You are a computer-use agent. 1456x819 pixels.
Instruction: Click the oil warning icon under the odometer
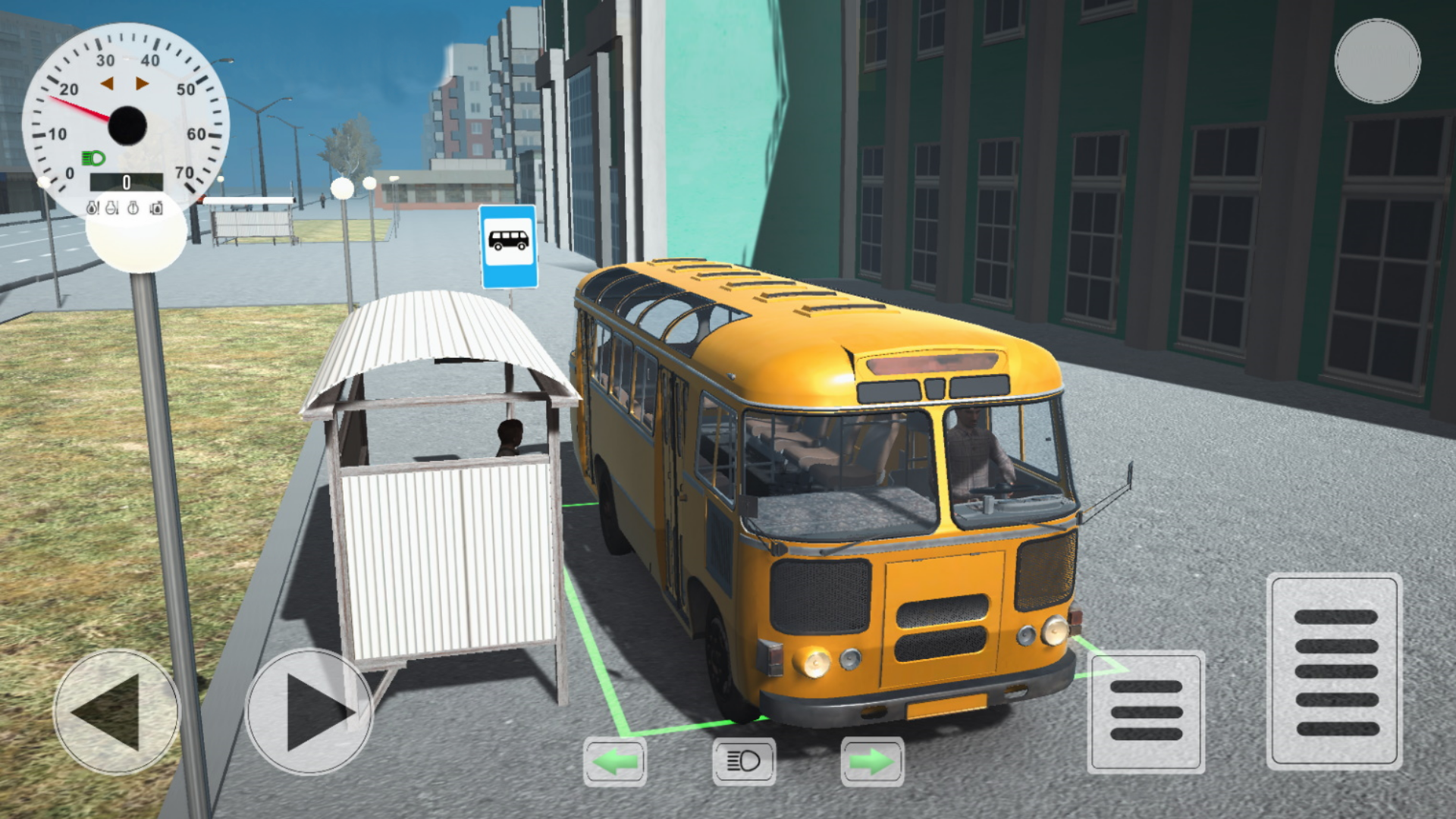pyautogui.click(x=93, y=208)
